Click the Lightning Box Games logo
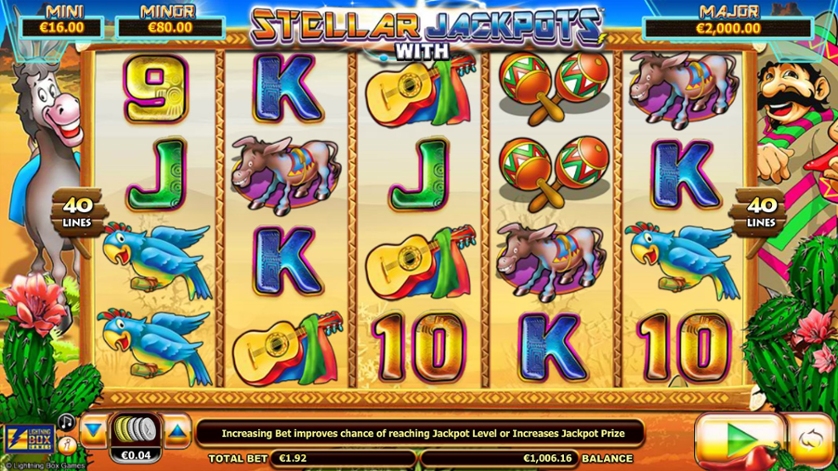 27,439
